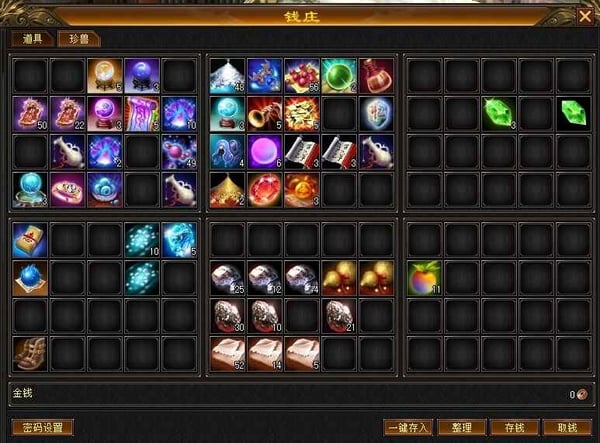
Task: Click the 存钱 deposit money button
Action: click(514, 427)
